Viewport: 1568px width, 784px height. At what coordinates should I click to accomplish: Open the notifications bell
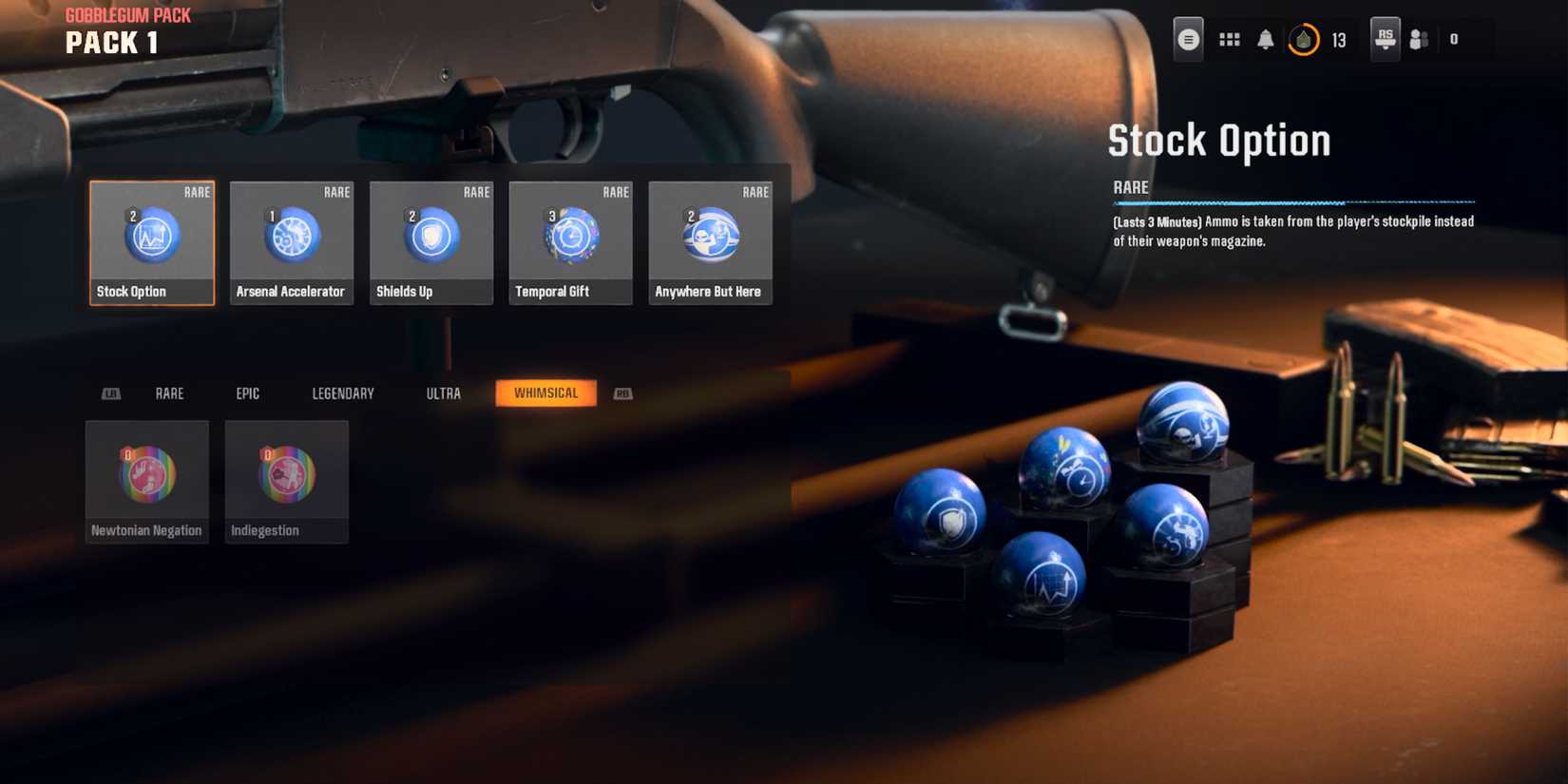[1263, 39]
